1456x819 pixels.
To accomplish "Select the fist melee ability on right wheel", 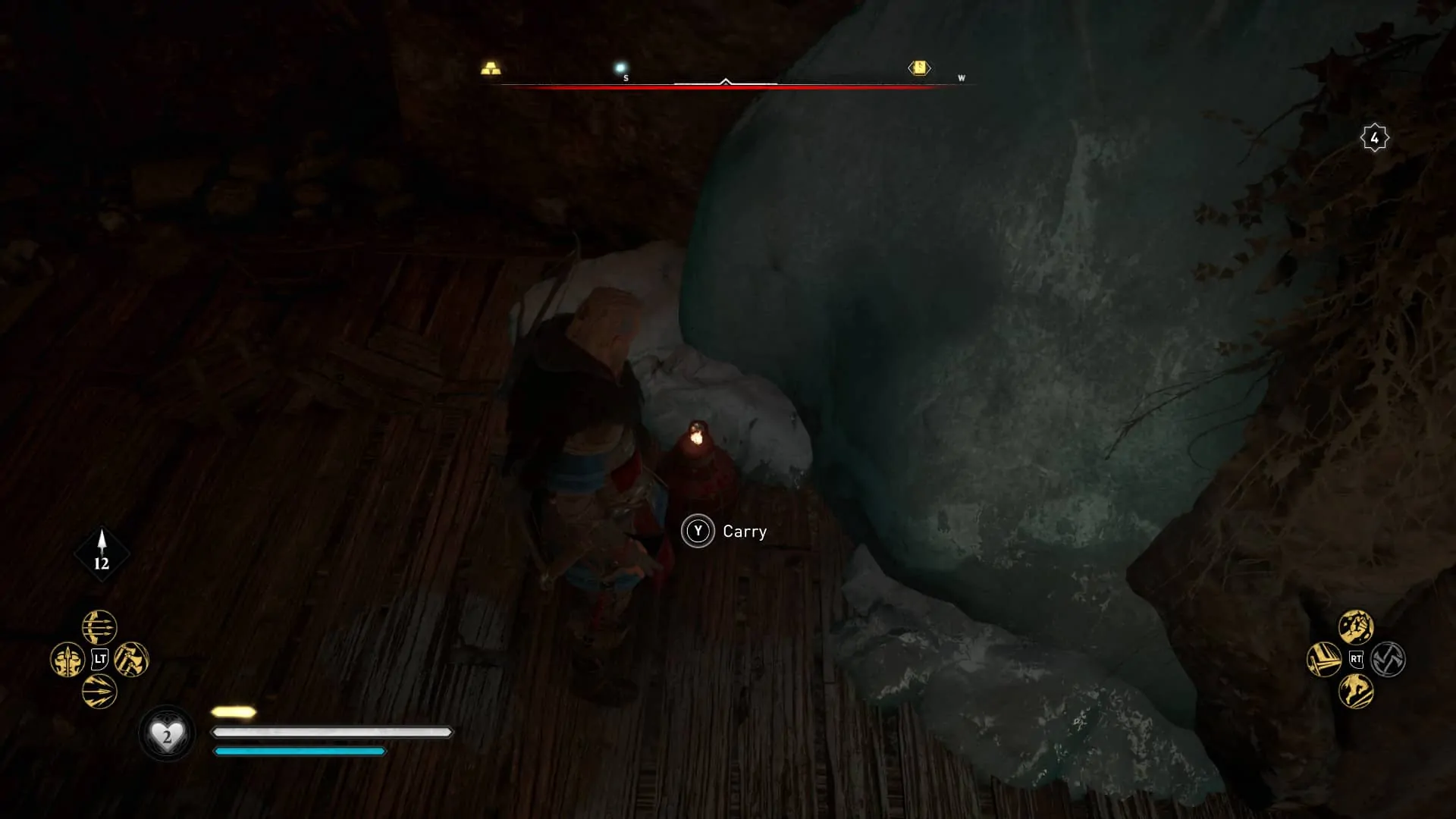I will (1357, 627).
